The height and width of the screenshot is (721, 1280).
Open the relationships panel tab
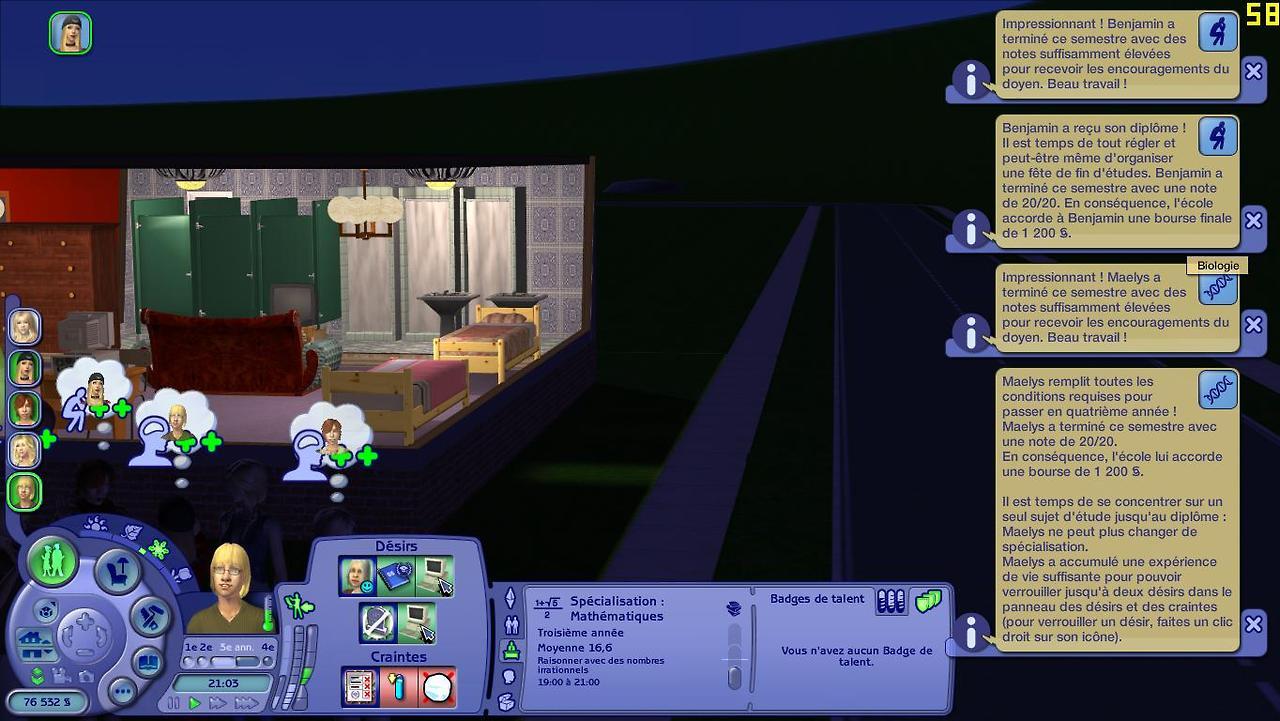coord(512,625)
